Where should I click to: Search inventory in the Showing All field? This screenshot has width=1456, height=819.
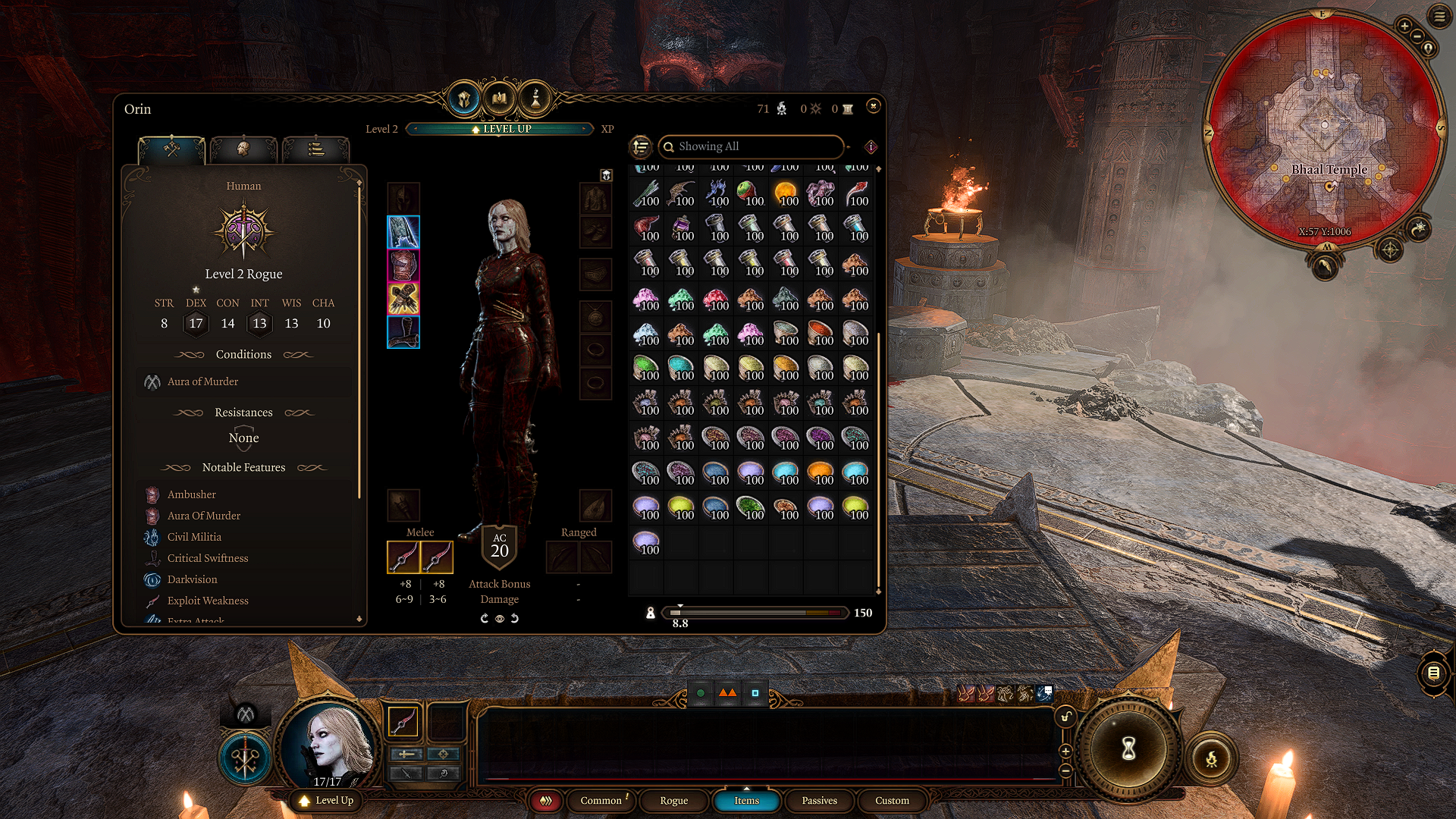[751, 146]
